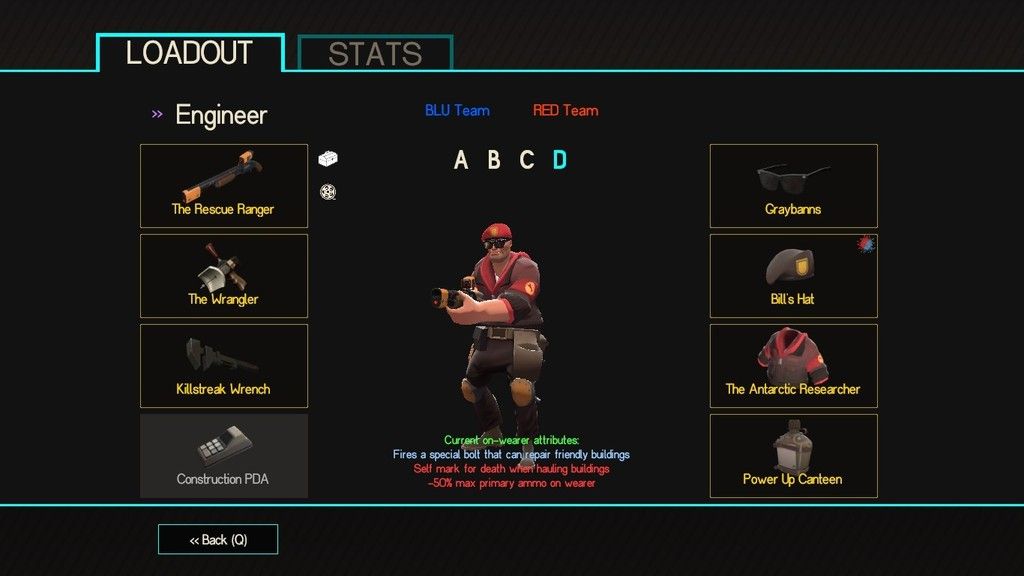Open the Construction PDA slot

point(223,456)
